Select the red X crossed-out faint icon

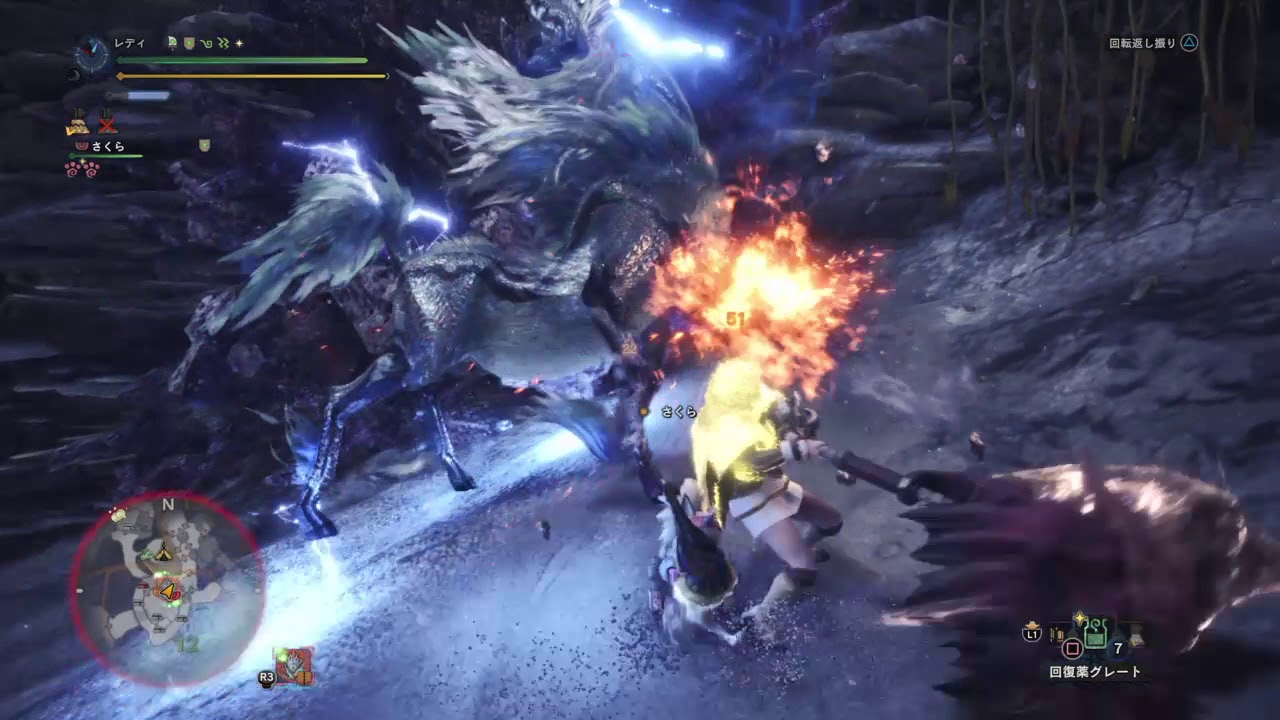pyautogui.click(x=107, y=125)
